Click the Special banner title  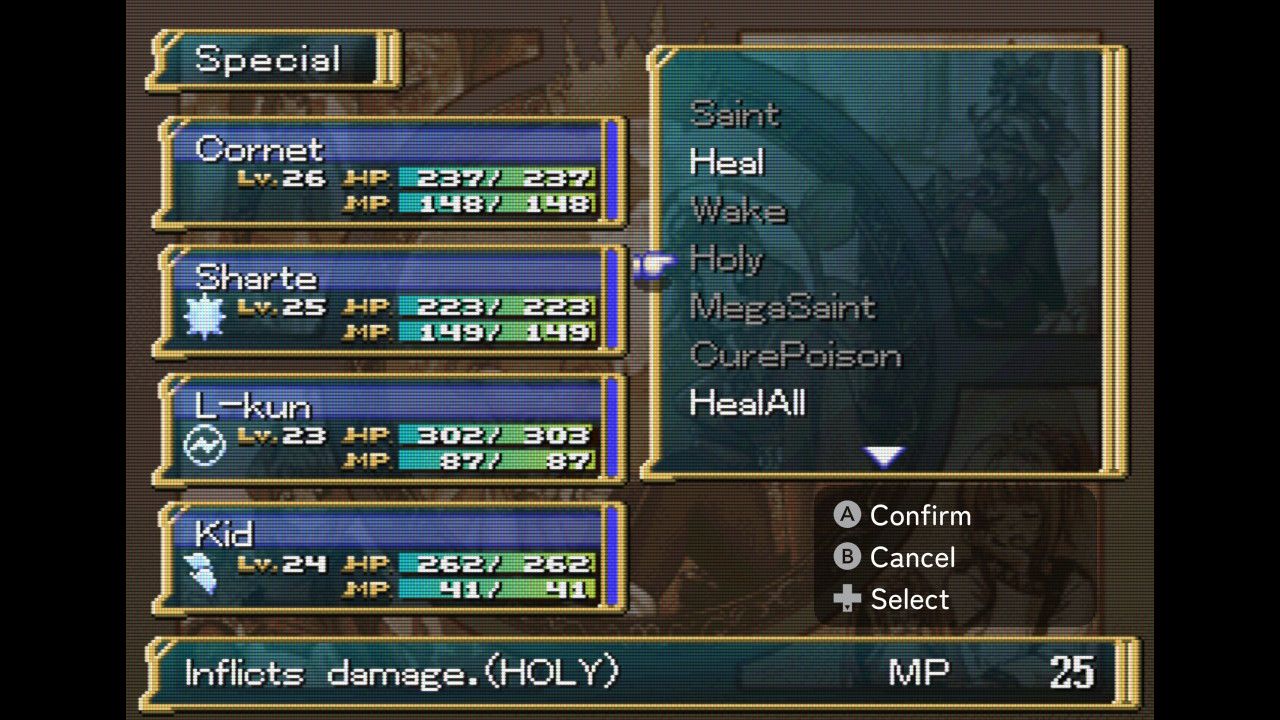pyautogui.click(x=271, y=59)
